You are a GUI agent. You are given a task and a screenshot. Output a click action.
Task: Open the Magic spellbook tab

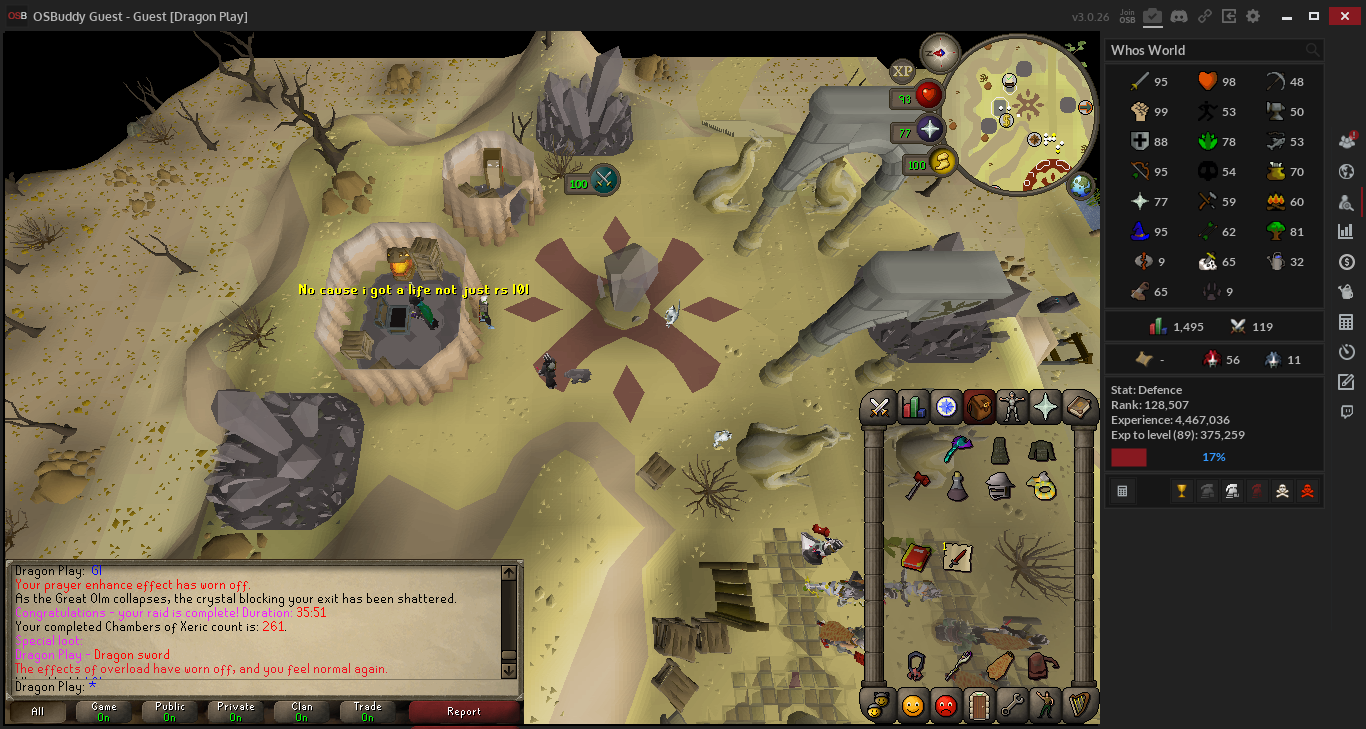[1079, 407]
